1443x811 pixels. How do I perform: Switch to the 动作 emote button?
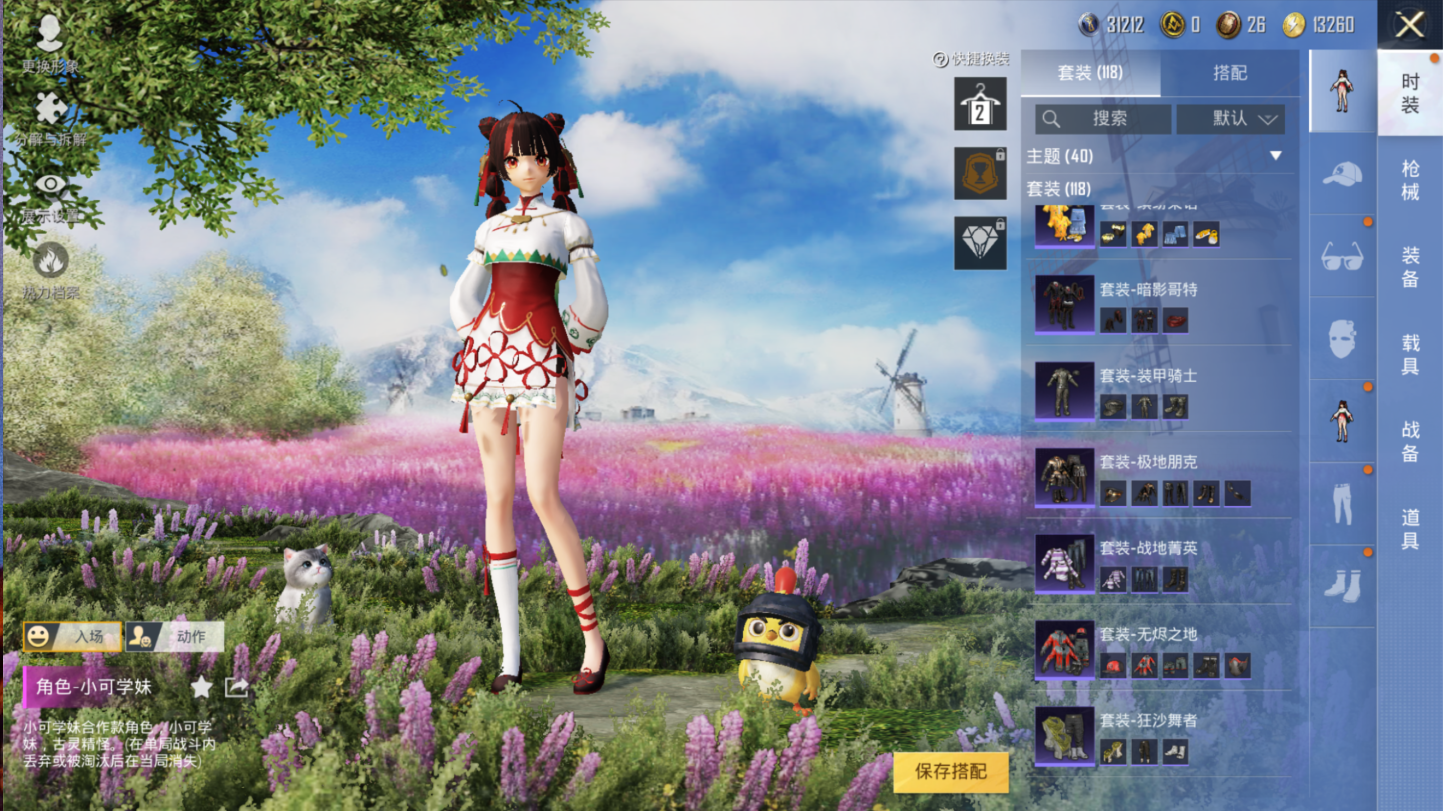click(x=175, y=636)
